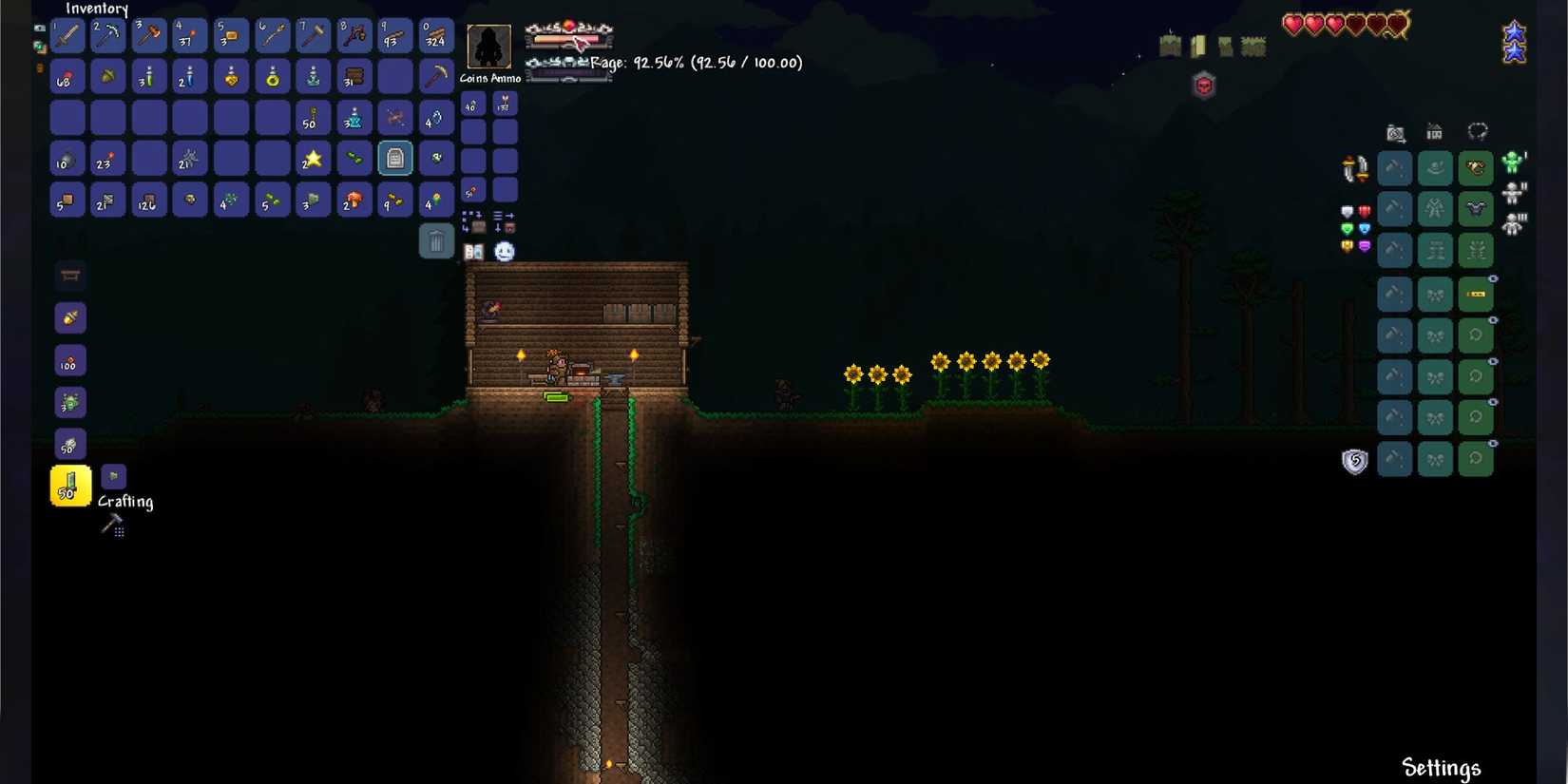Toggle the red skull PvP icon
This screenshot has height=784, width=1568.
point(1204,86)
